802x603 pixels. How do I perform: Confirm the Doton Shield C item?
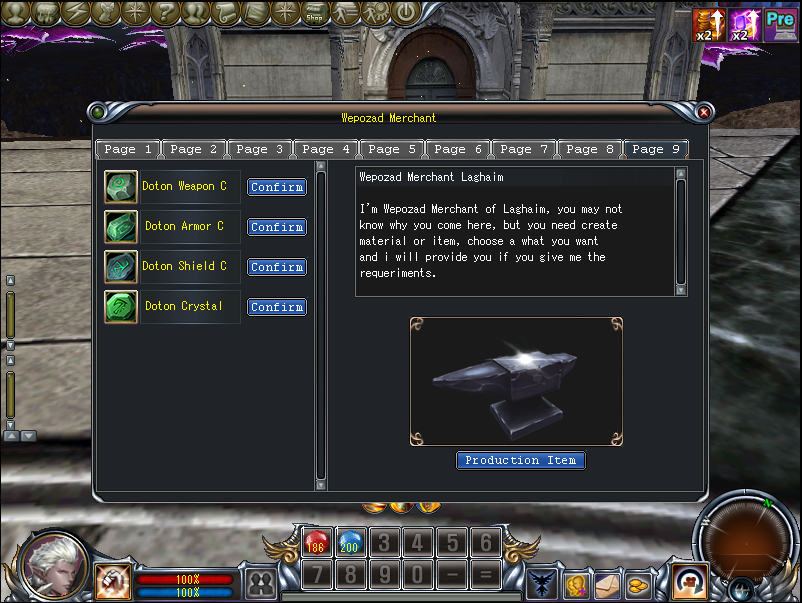point(277,267)
